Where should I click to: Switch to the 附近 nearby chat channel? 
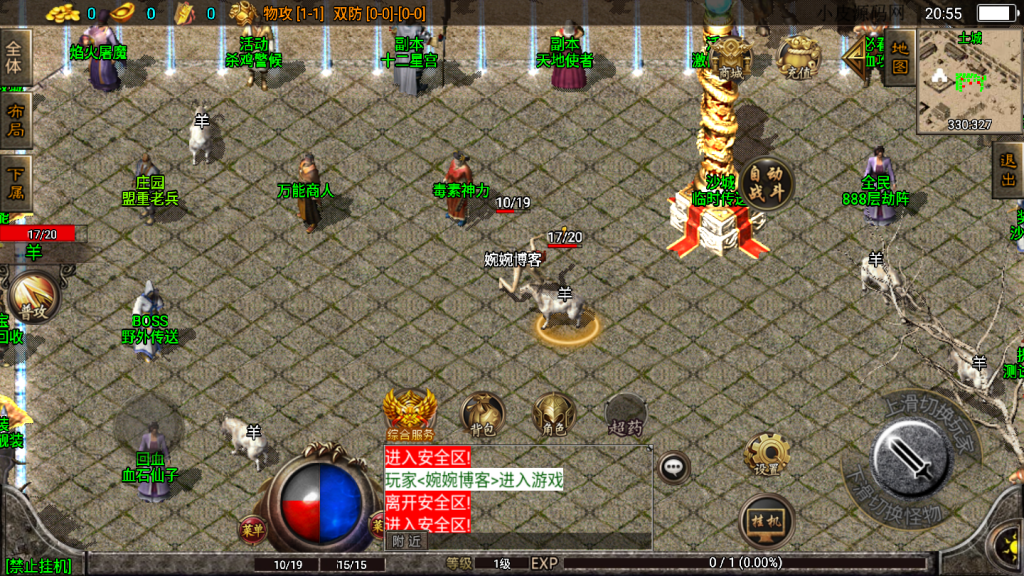[406, 541]
